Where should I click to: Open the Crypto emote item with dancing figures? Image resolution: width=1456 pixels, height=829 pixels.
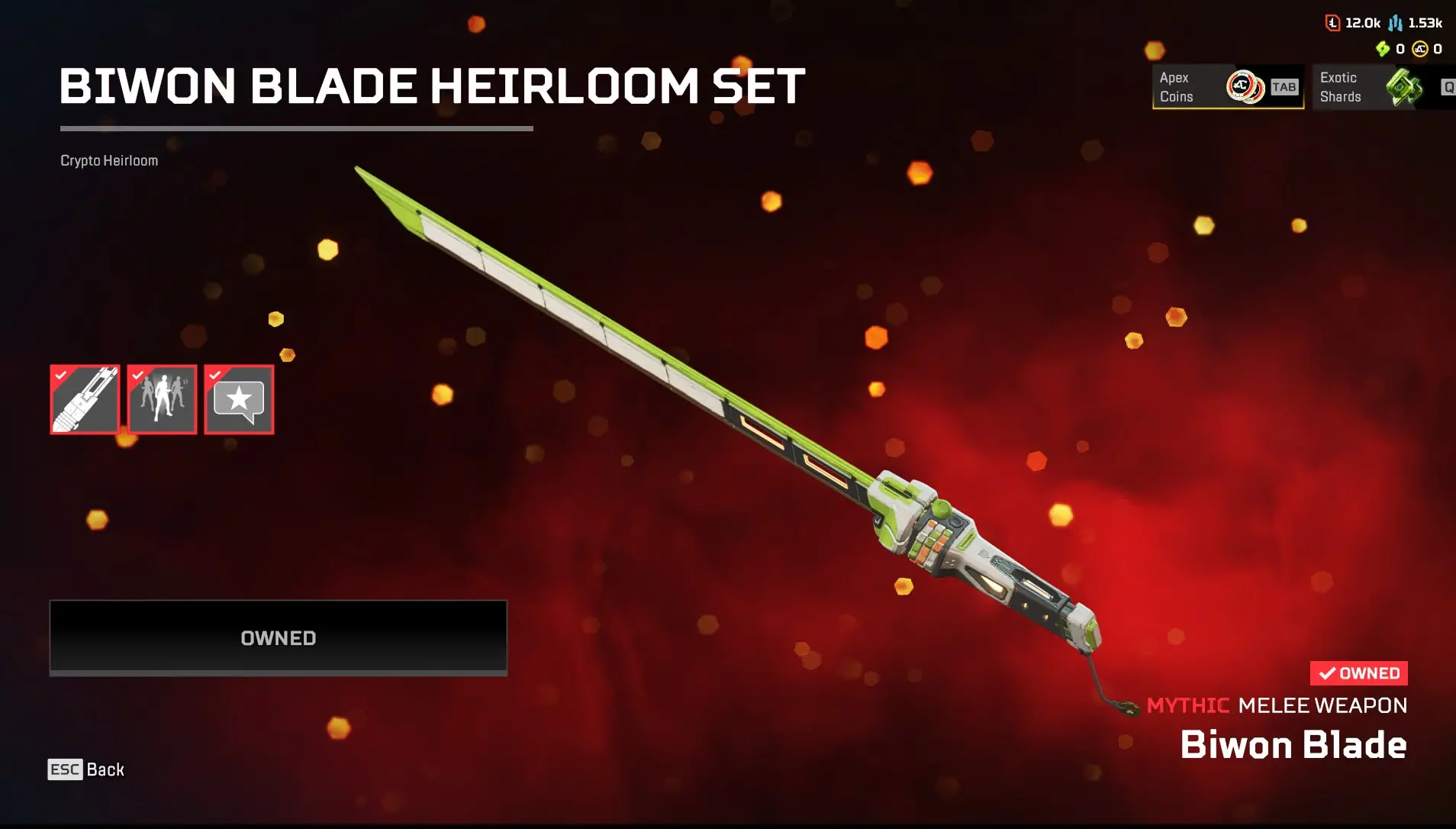(x=162, y=399)
